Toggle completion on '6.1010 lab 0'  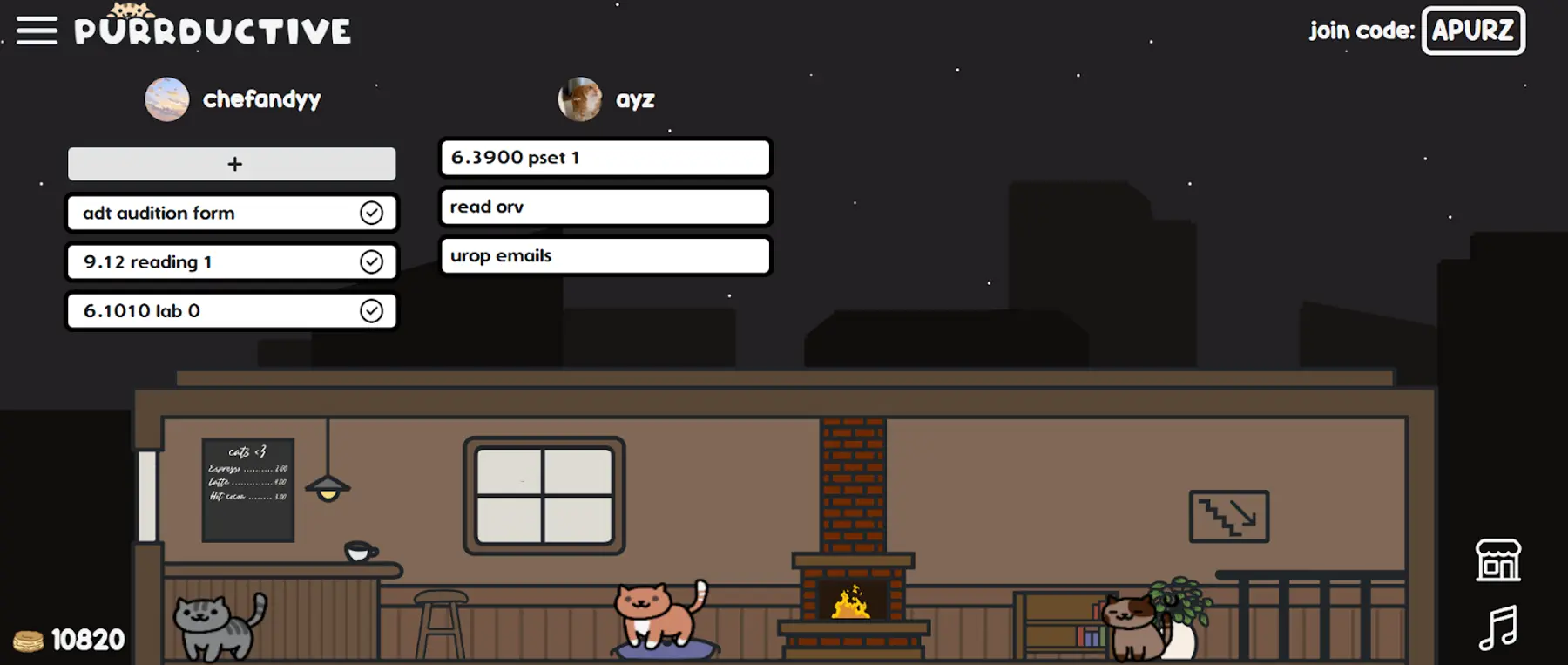point(373,310)
